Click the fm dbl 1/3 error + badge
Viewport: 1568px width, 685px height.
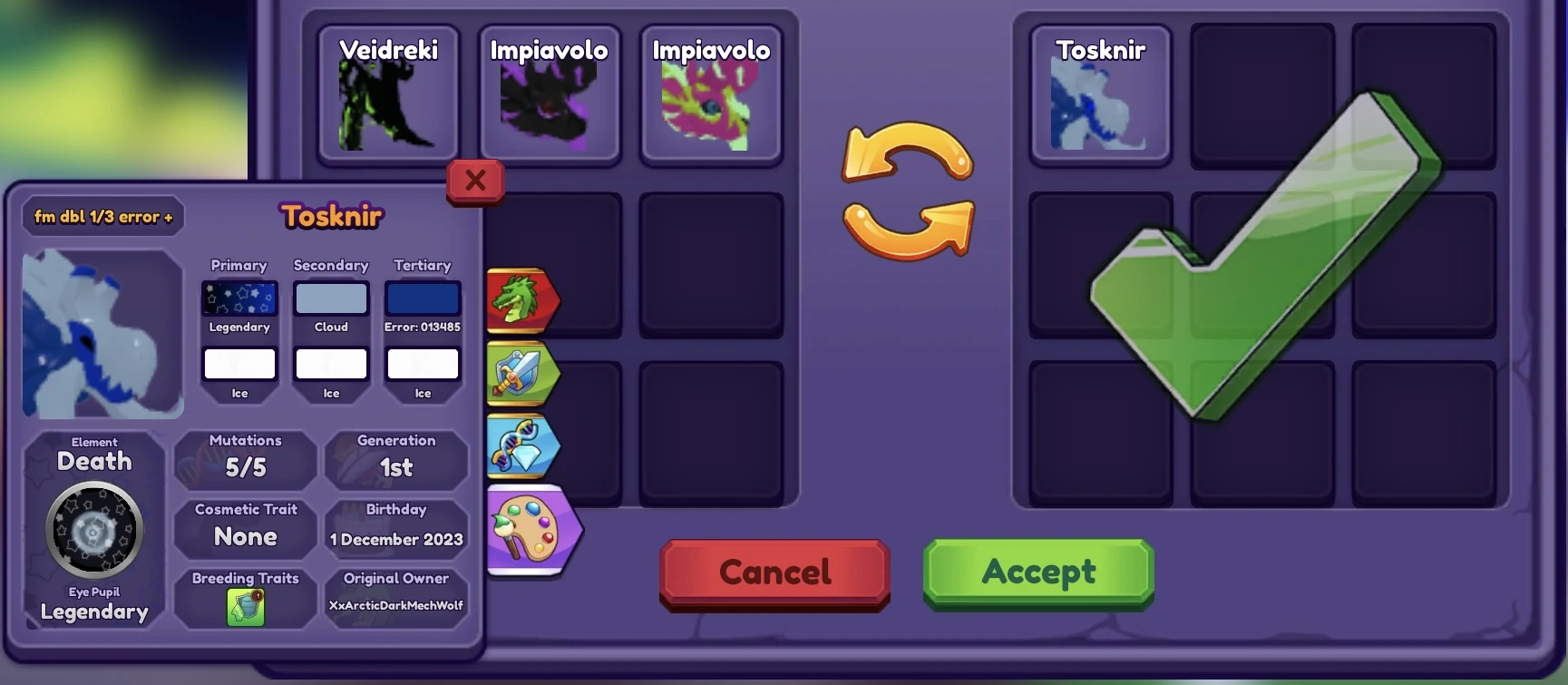pyautogui.click(x=102, y=216)
